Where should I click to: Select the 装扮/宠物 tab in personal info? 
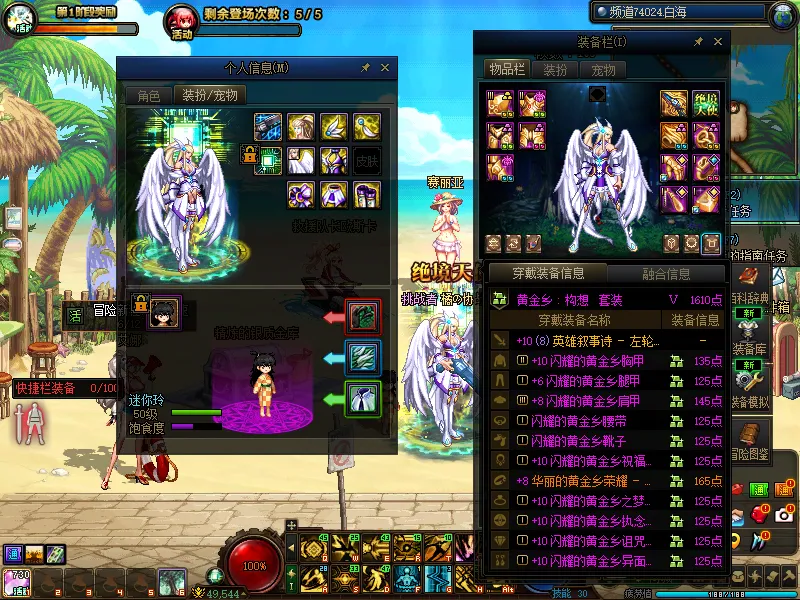tap(210, 95)
